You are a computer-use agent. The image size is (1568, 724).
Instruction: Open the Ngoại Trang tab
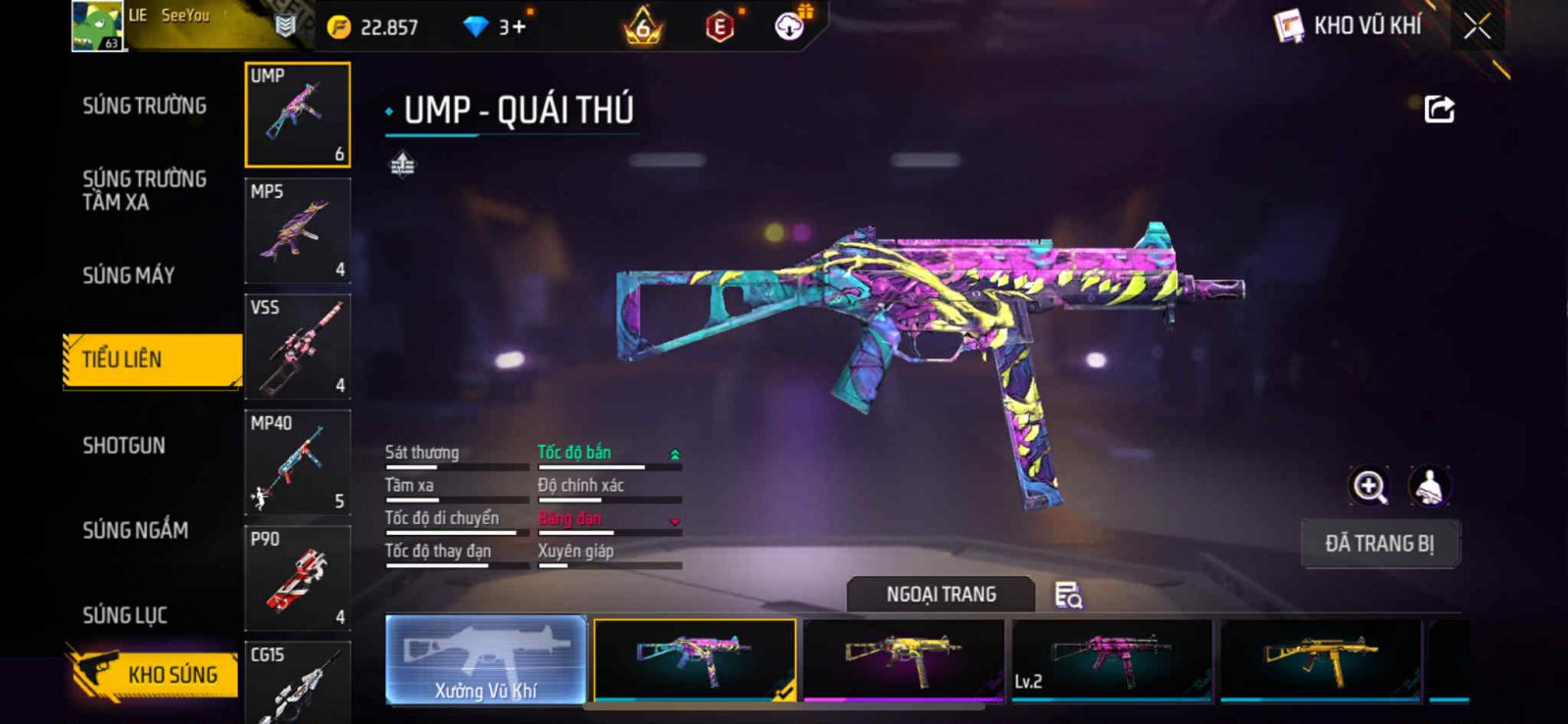(941, 595)
